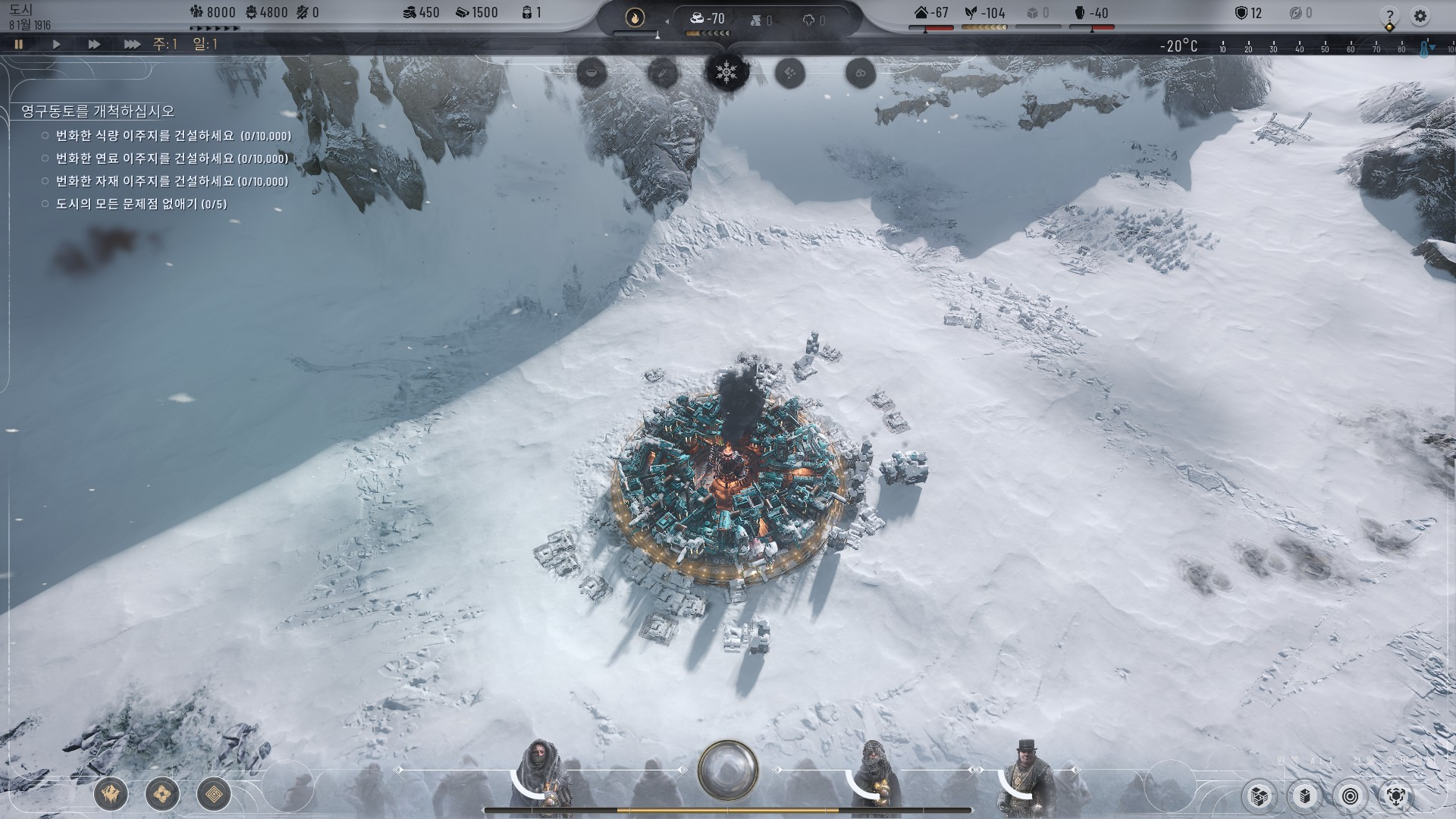Viewport: 1456px width, 819px height.
Task: Open the concentric circles icon
Action: (x=1350, y=795)
